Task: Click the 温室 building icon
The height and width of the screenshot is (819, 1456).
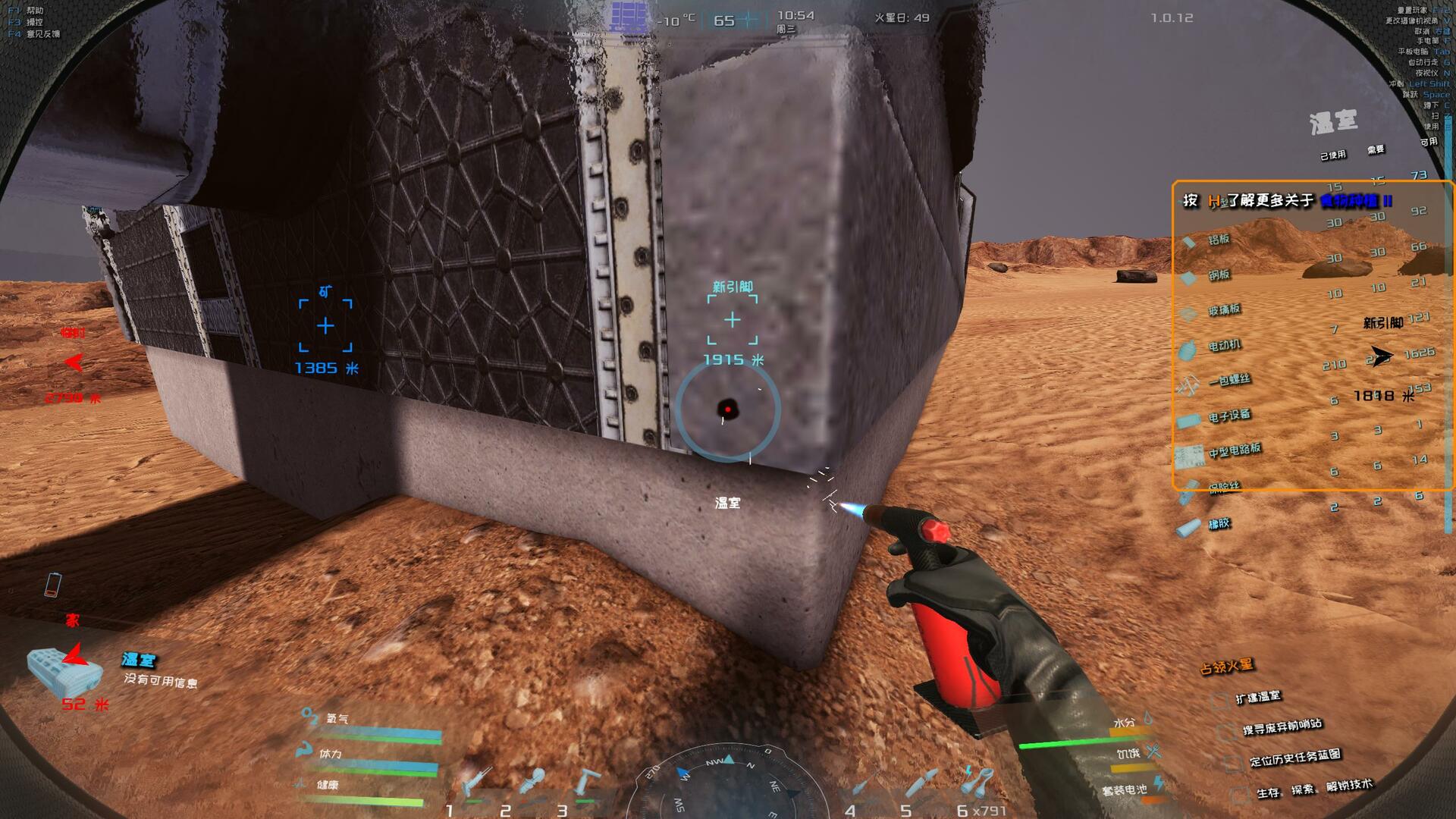Action: [64, 670]
